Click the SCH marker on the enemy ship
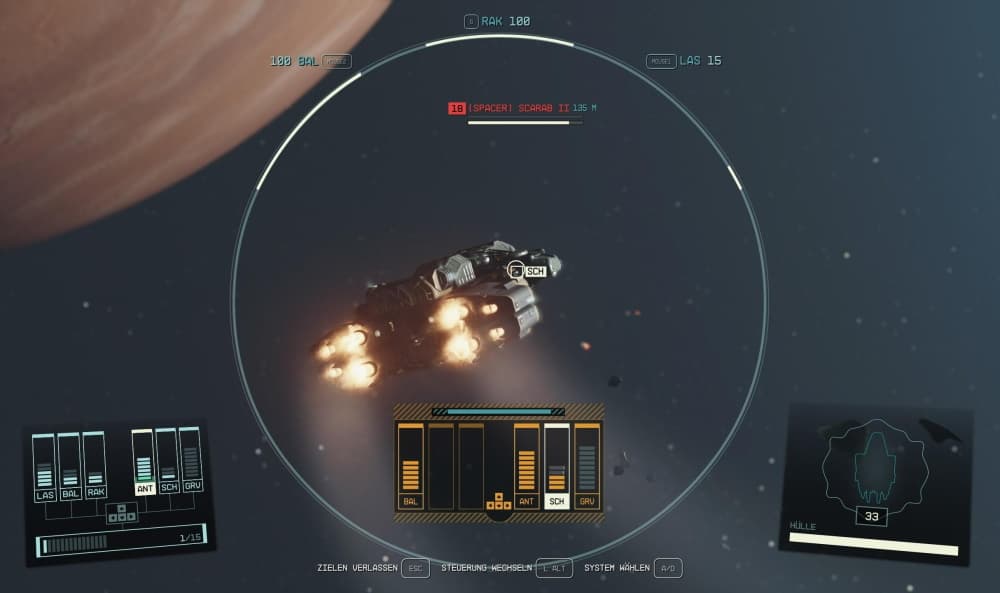 [x=535, y=271]
